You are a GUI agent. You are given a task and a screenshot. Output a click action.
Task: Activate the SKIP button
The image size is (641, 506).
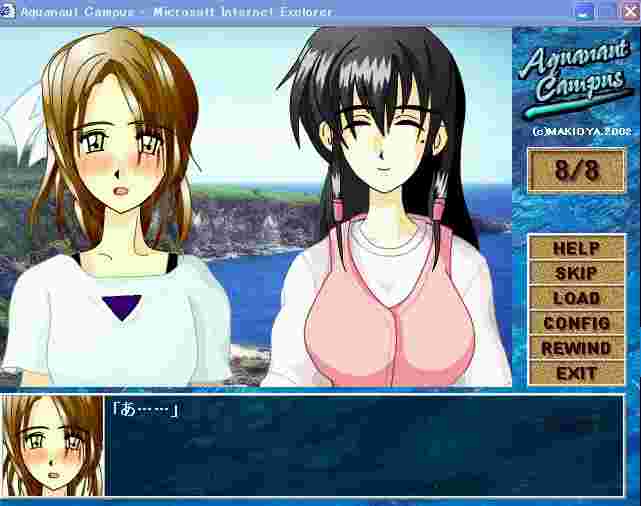pos(576,273)
